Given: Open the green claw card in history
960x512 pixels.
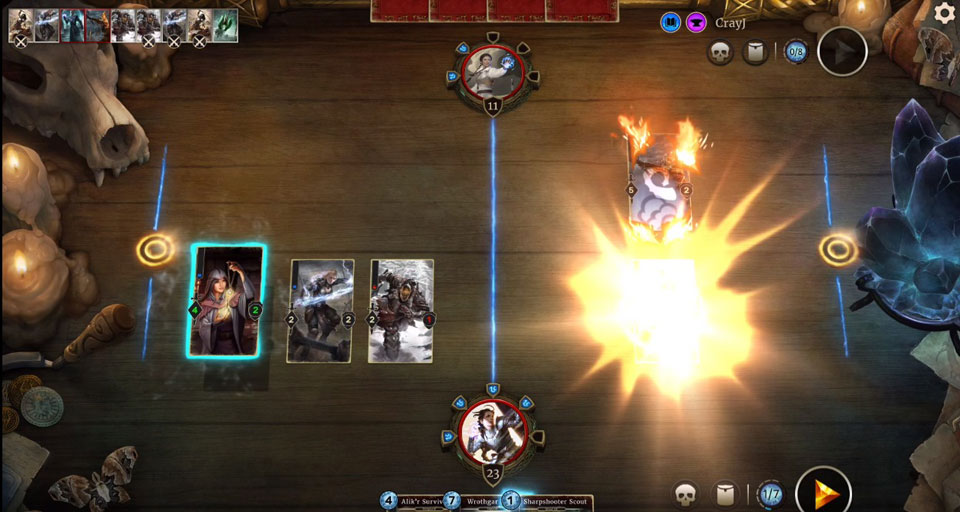Looking at the screenshot, I should tap(225, 26).
